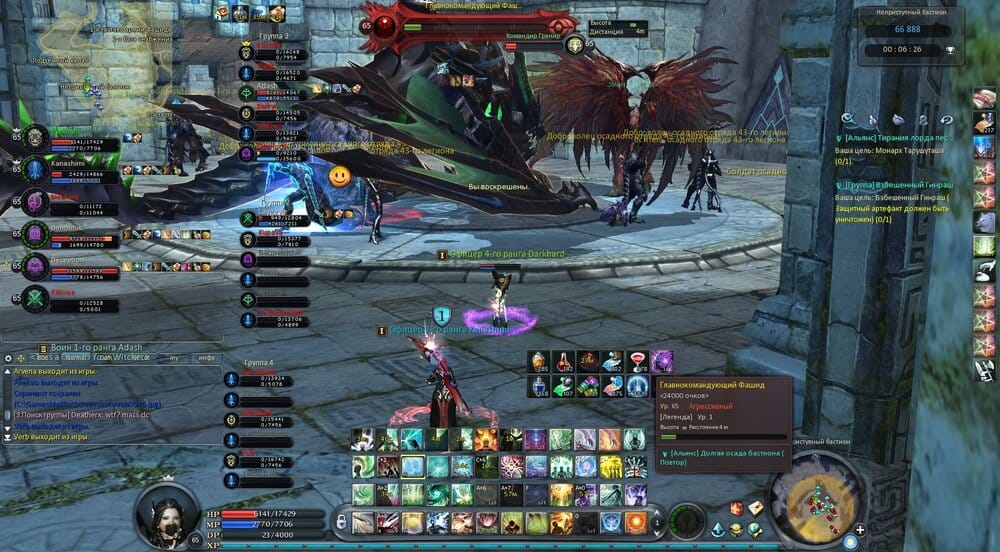This screenshot has height=552, width=1000.
Task: Select the highlighted yellow-bordered skill
Action: pos(412,467)
